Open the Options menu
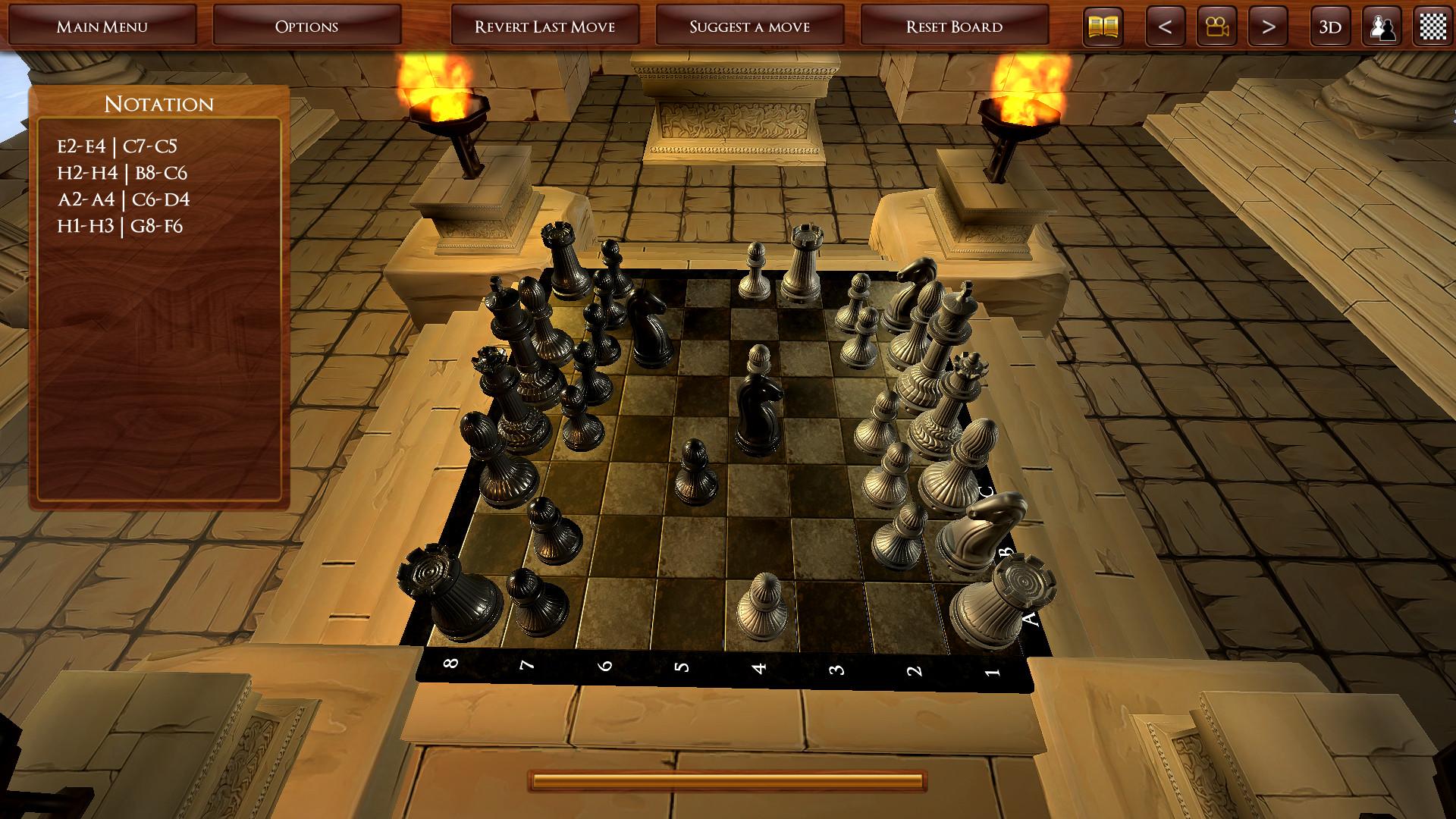The image size is (1456, 819). tap(307, 25)
